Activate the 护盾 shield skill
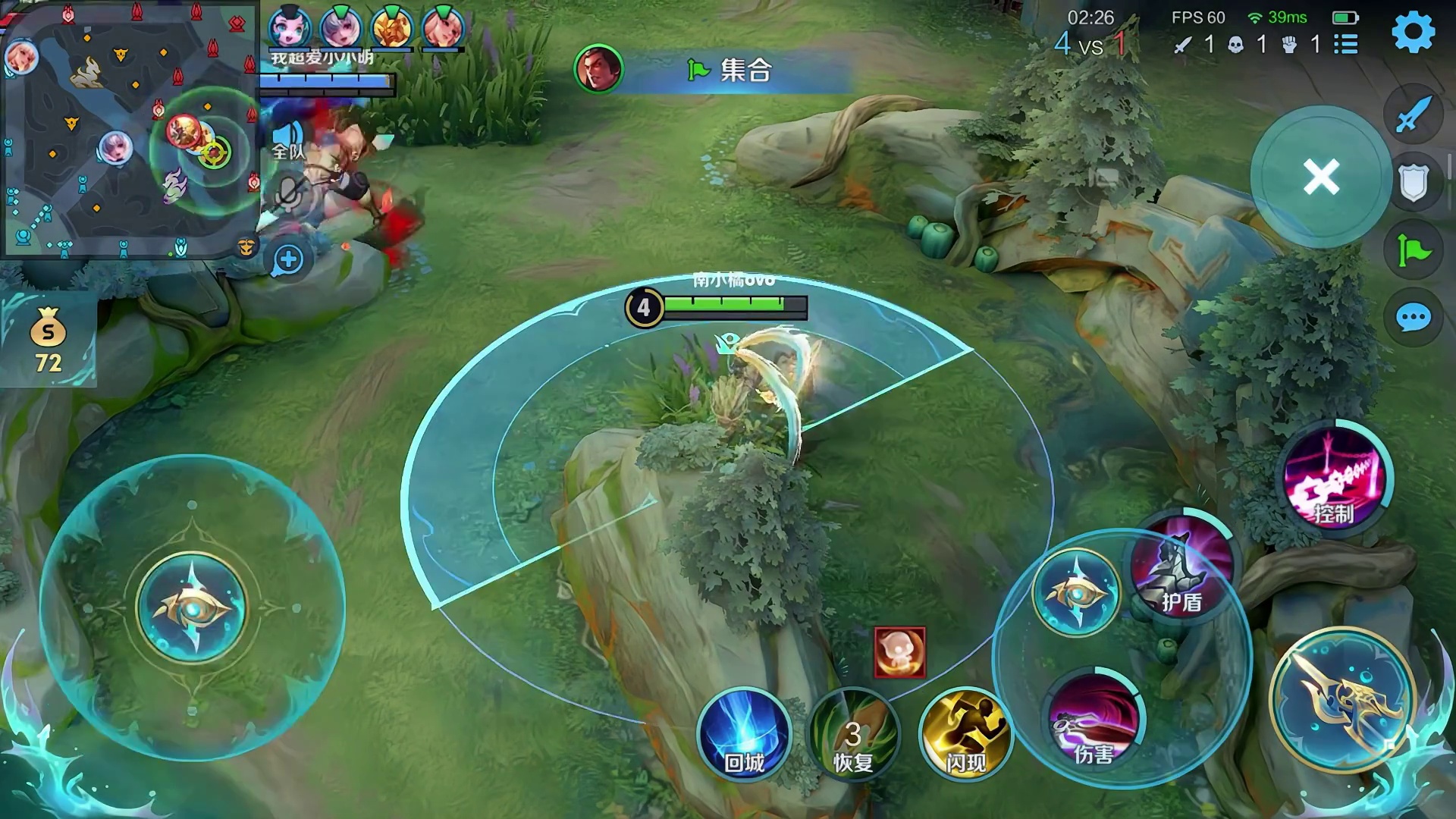 coord(1181,565)
